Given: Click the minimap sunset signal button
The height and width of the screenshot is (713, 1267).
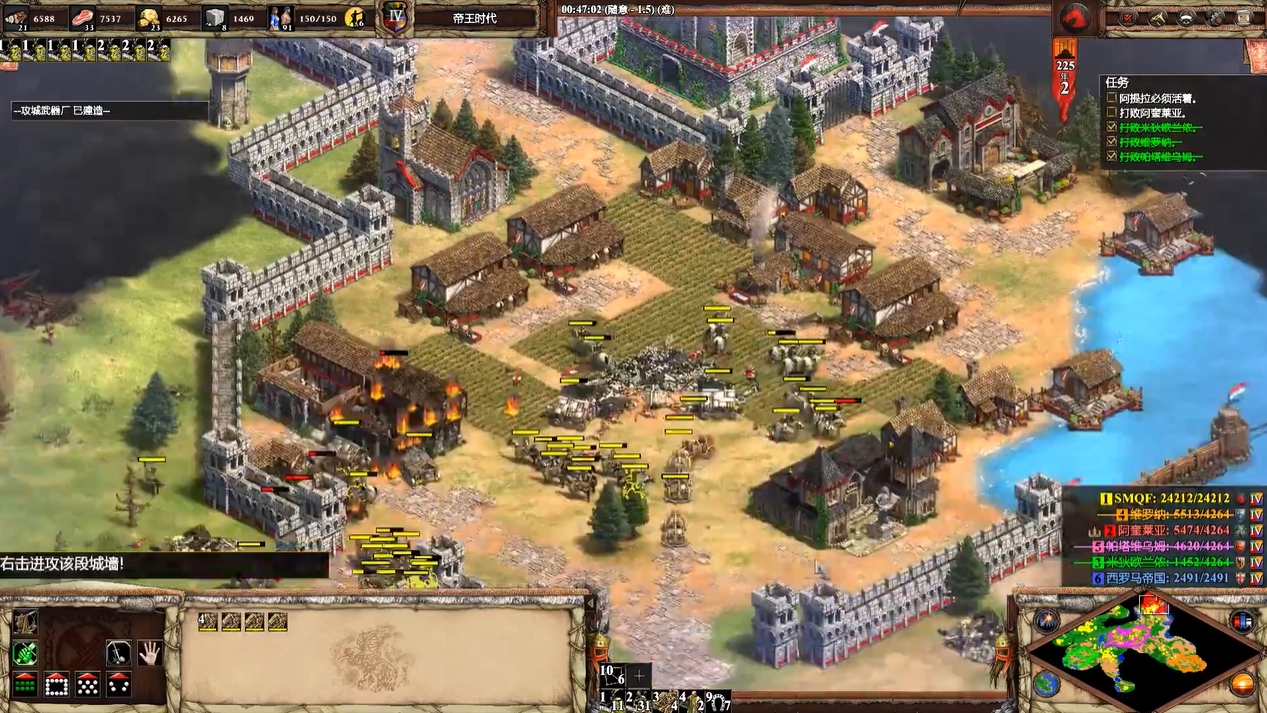Looking at the screenshot, I should click(1242, 684).
